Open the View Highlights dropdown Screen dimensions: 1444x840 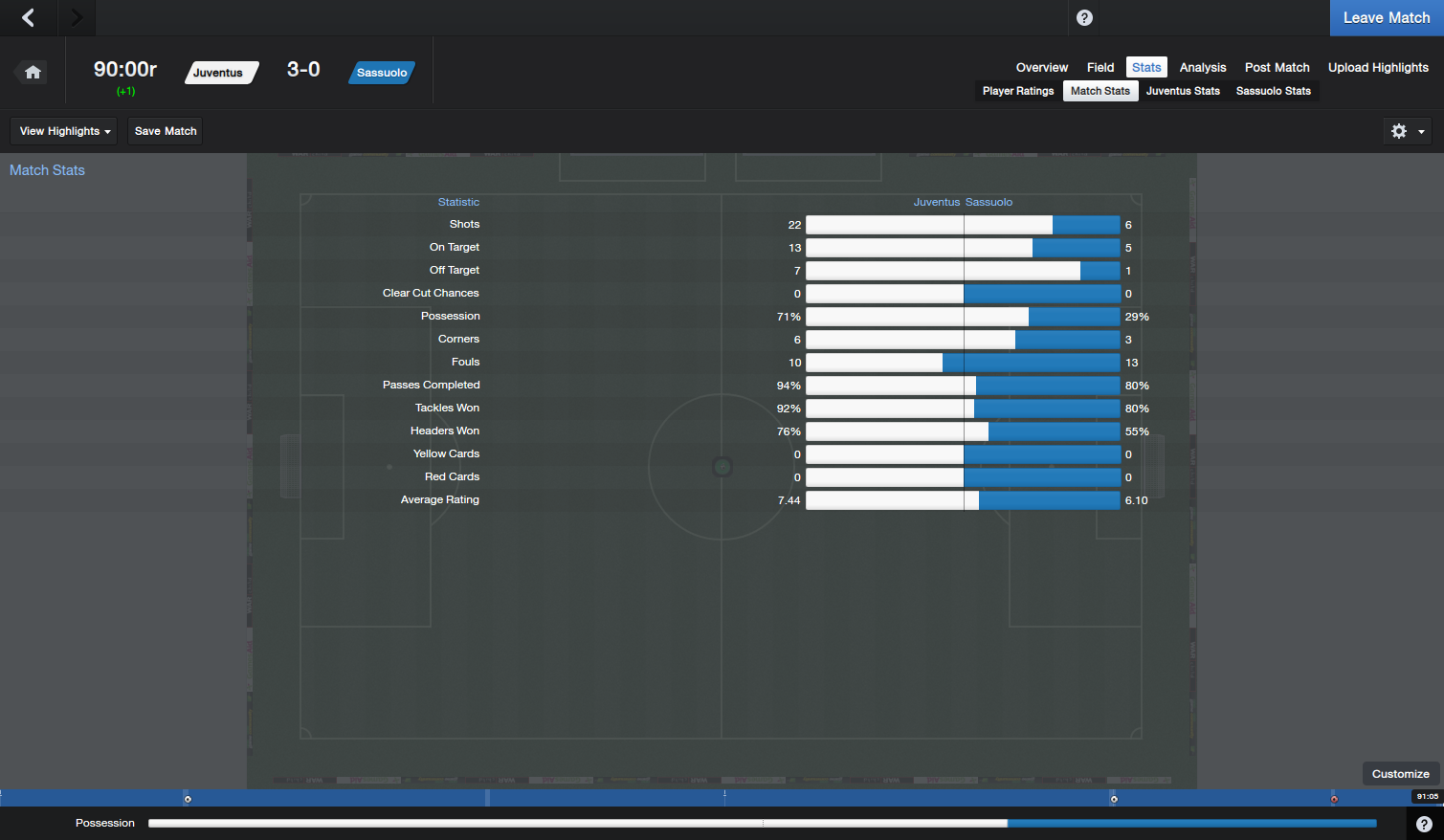tap(63, 131)
